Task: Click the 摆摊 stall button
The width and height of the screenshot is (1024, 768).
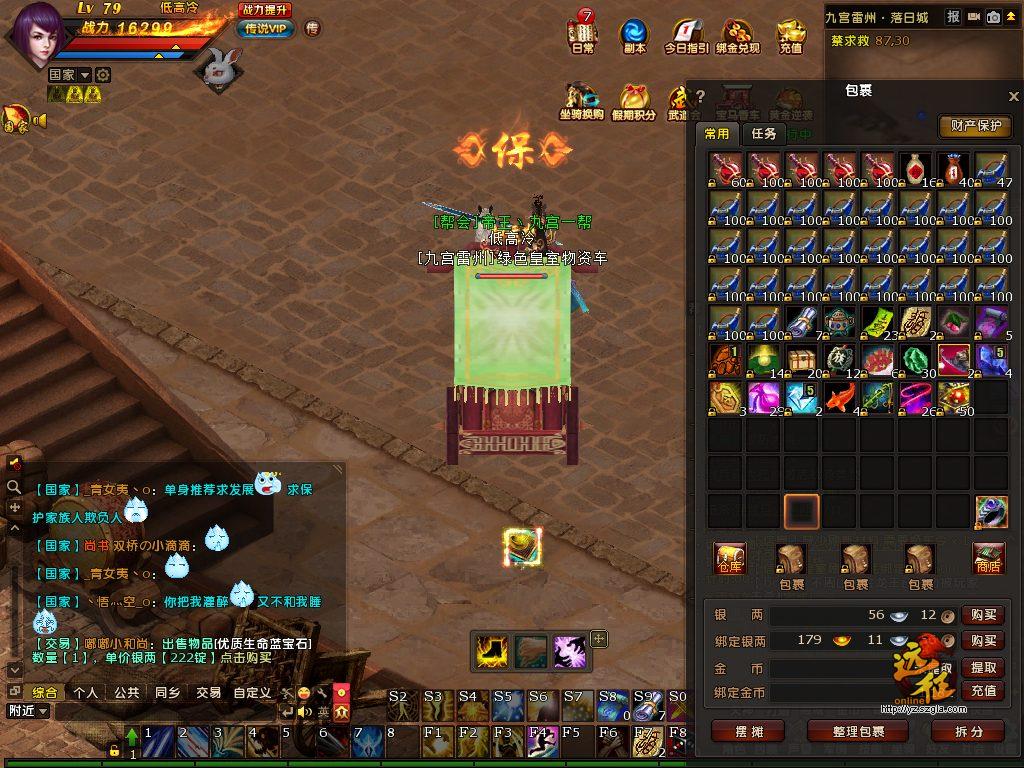Action: [748, 731]
